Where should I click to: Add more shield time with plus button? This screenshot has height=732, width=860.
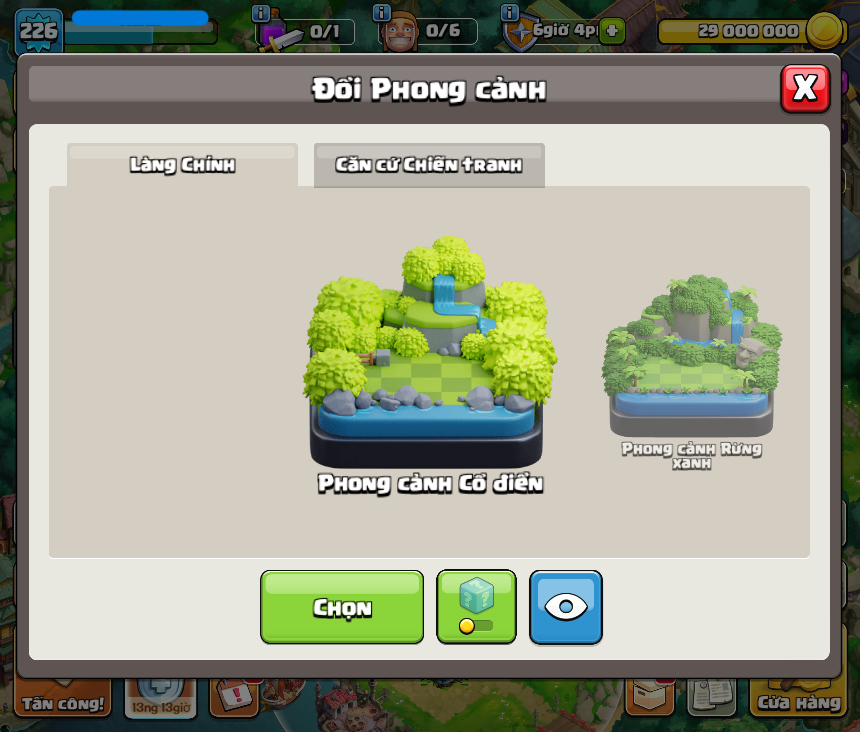(x=612, y=30)
